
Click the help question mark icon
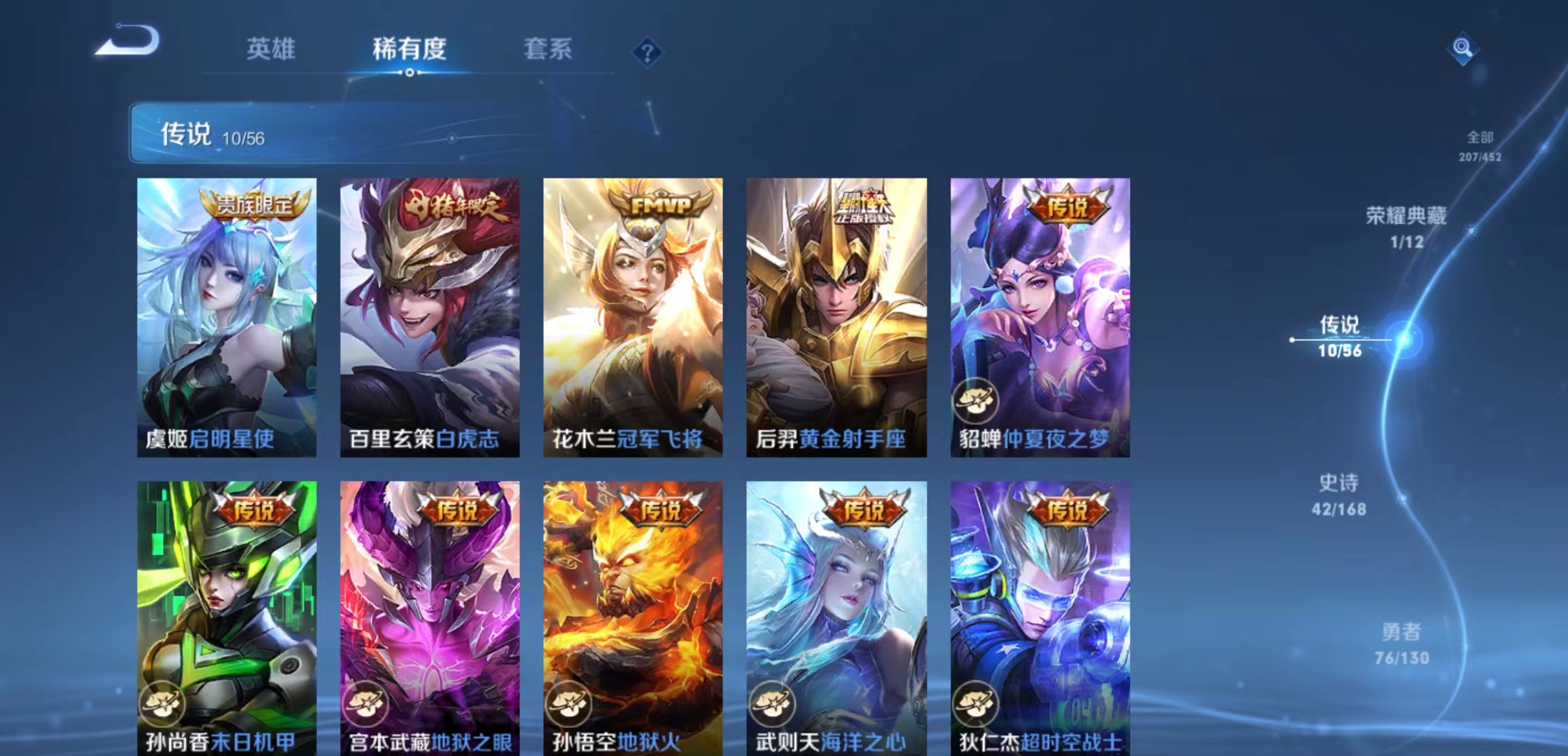pos(647,52)
